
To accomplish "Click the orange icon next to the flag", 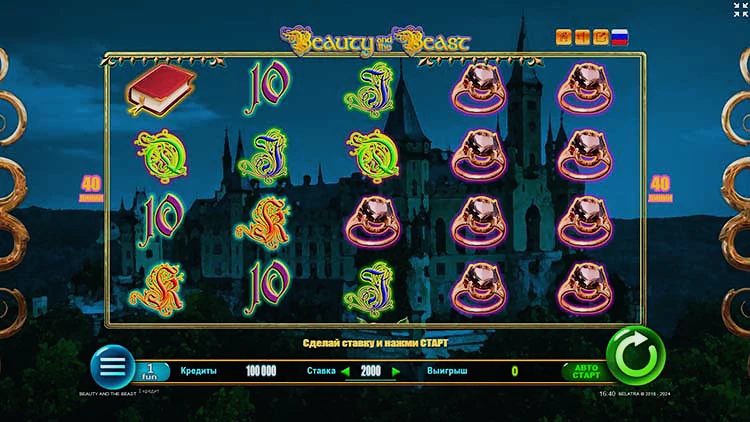I will tap(600, 37).
